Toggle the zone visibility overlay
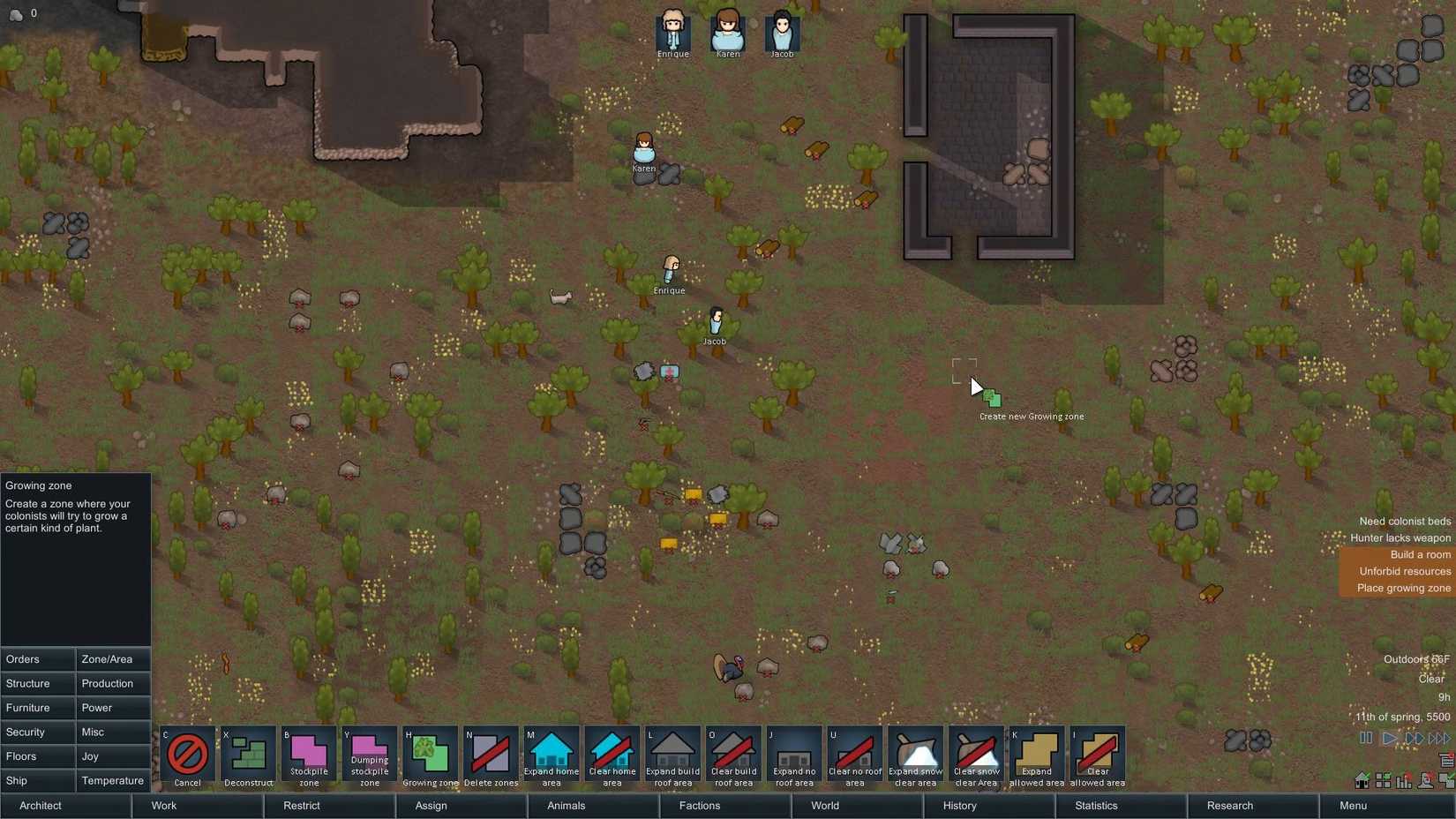Viewport: 1456px width, 819px height. (x=1383, y=780)
